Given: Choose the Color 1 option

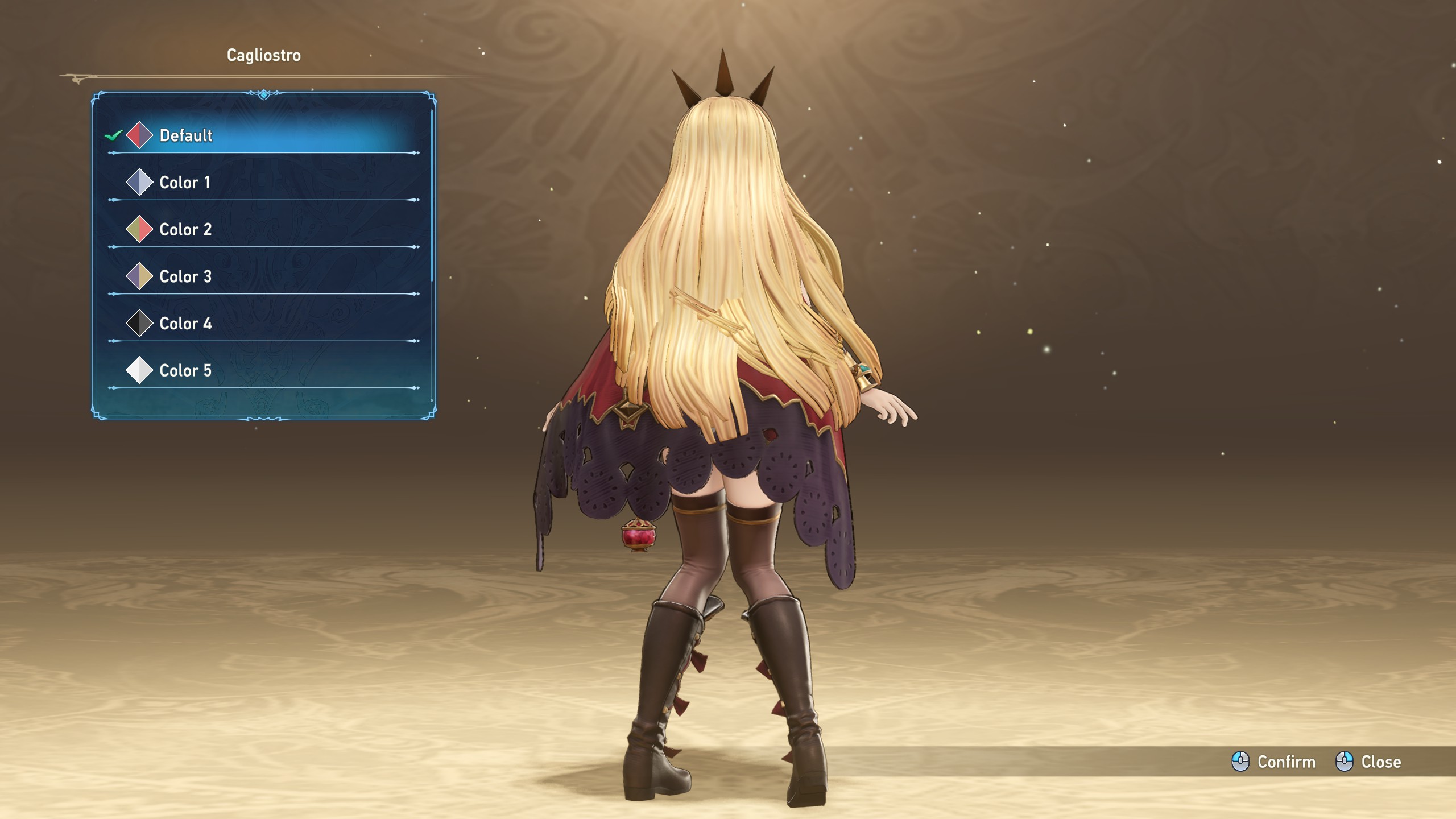Looking at the screenshot, I should click(185, 183).
